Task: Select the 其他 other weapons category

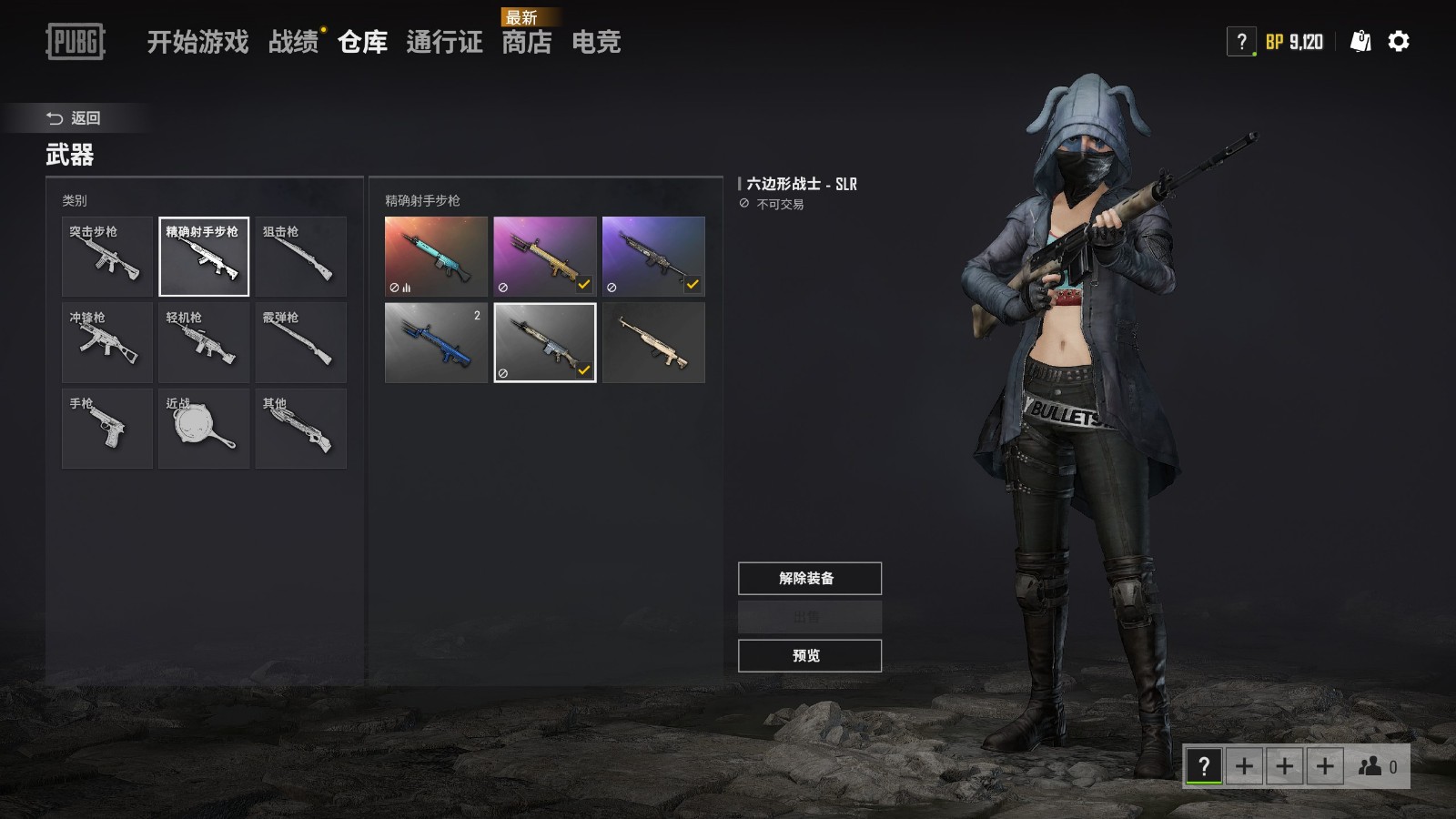Action: coord(301,428)
